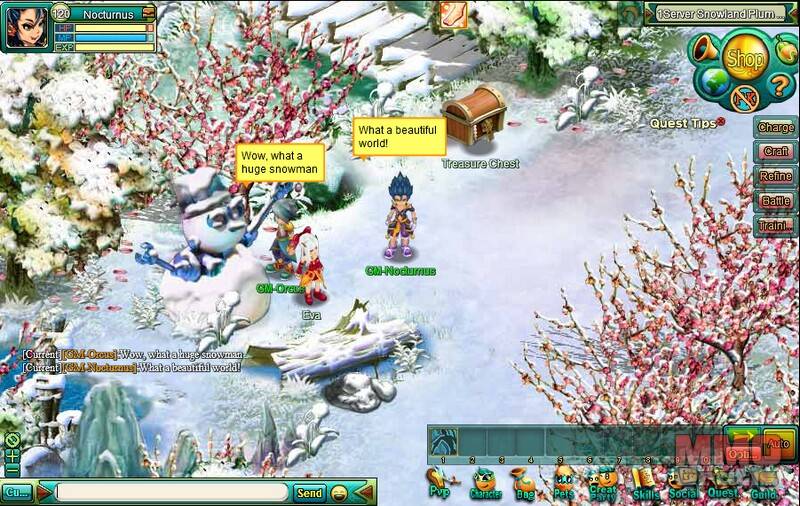Open the Craft side menu button
Image resolution: width=800 pixels, height=506 pixels.
[776, 152]
